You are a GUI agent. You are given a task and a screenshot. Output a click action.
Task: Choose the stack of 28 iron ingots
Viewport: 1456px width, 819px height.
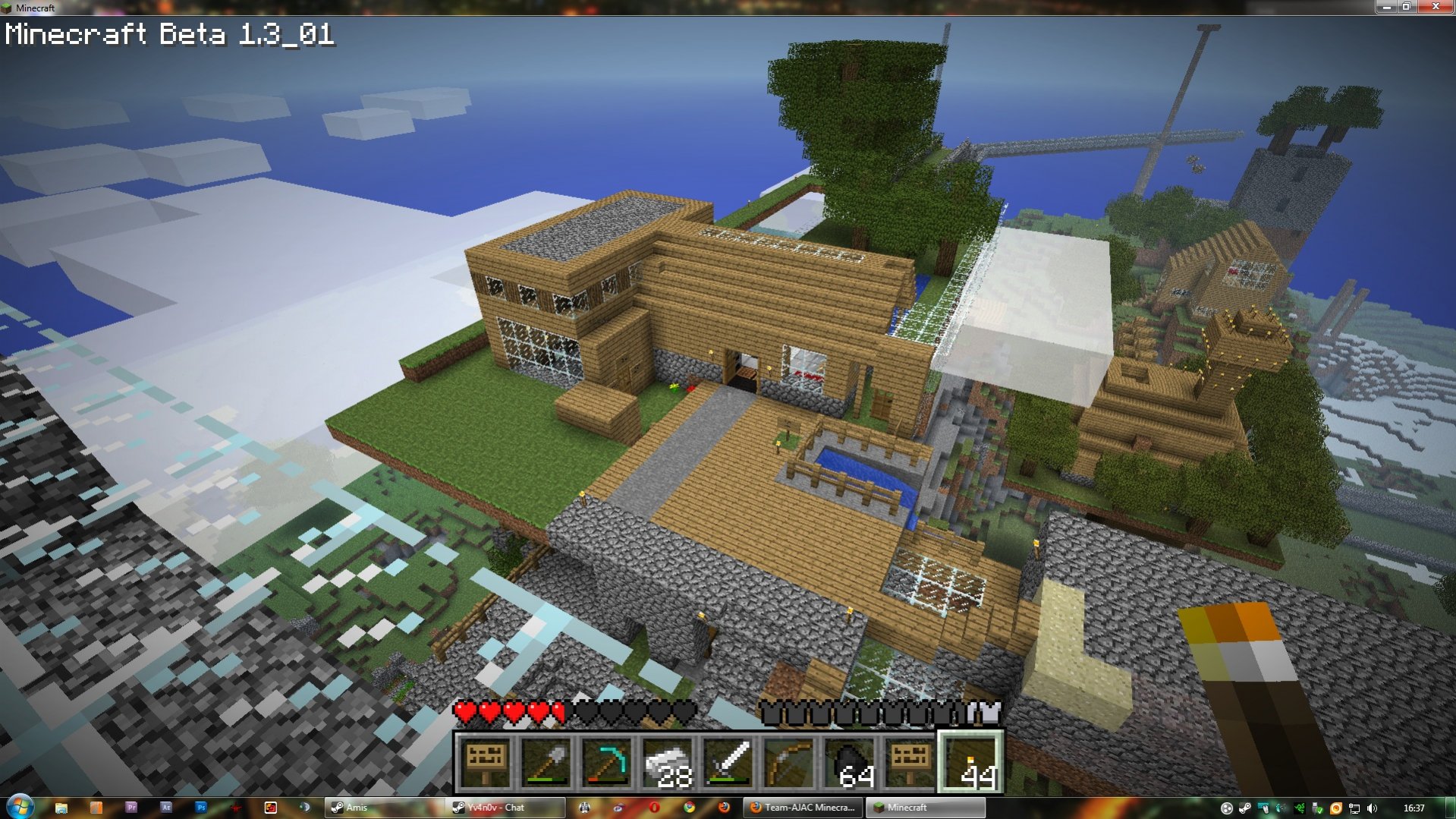point(668,763)
